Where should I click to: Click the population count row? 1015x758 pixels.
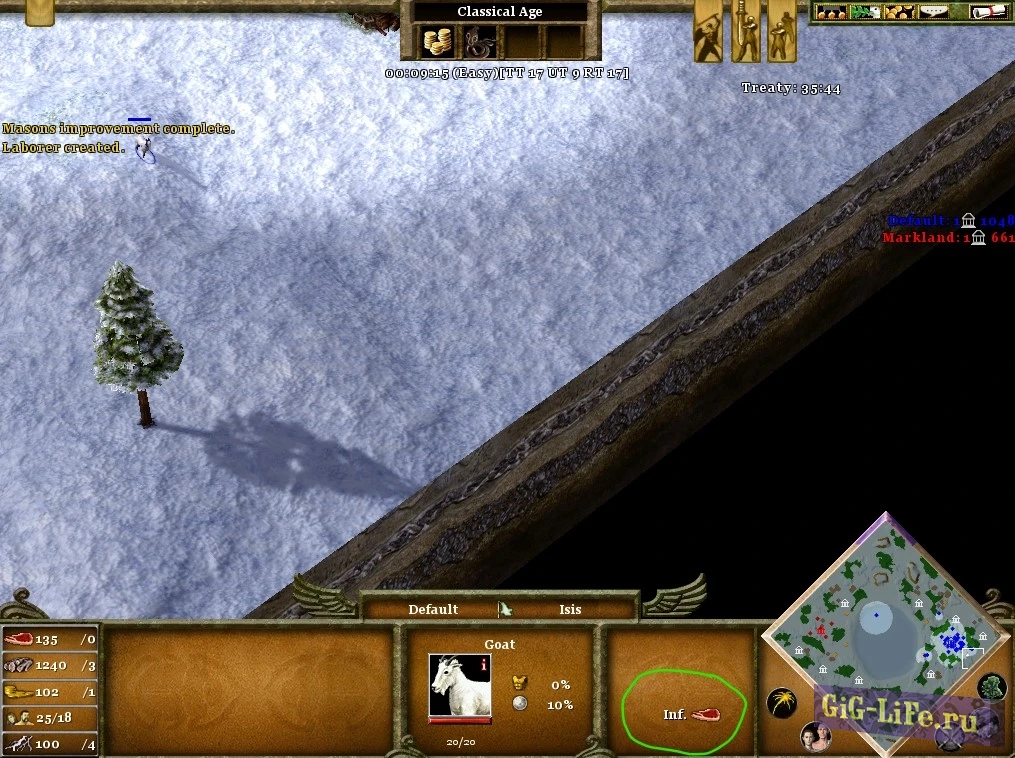50,718
